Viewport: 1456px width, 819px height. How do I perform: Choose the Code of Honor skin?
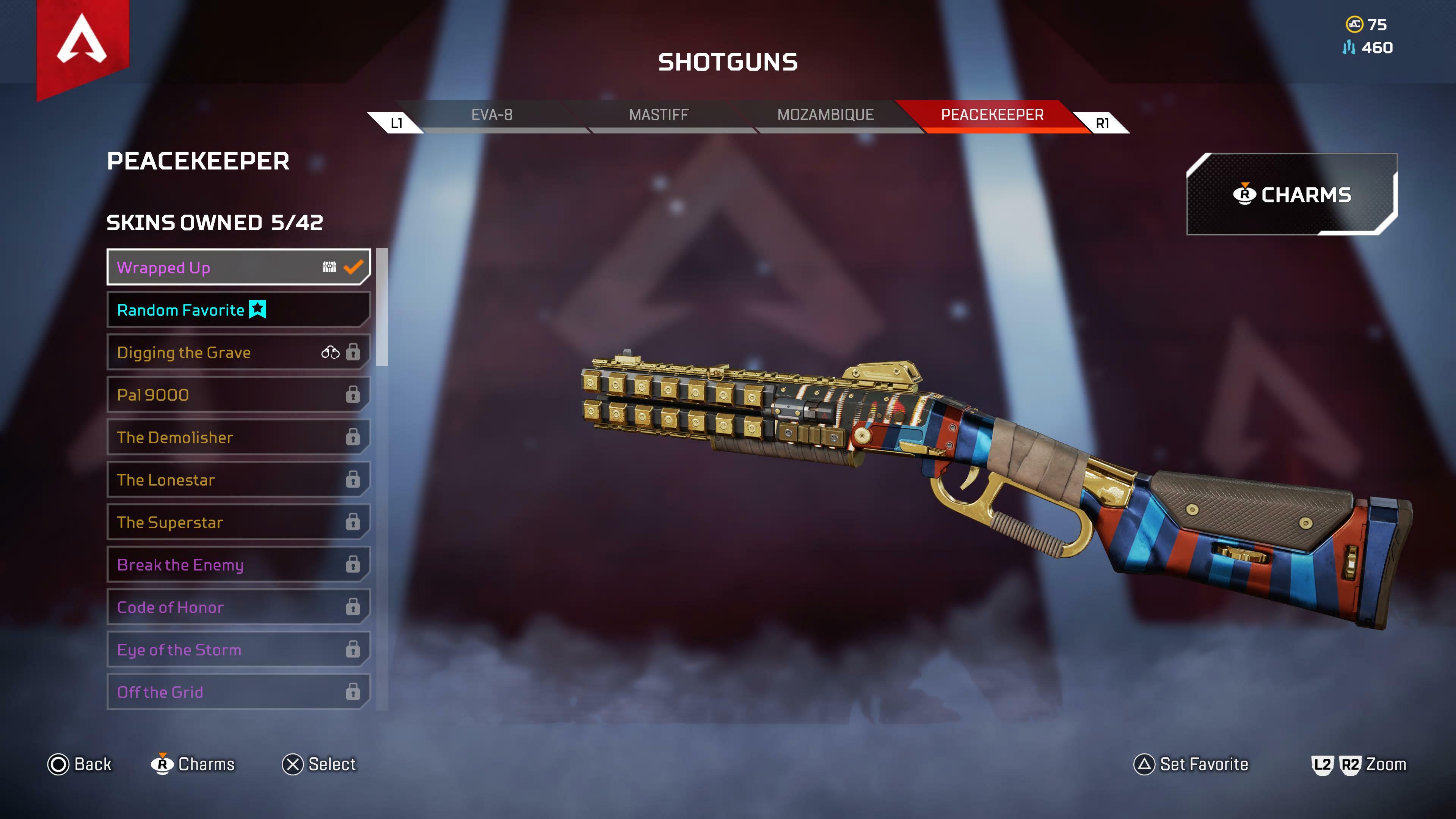tap(238, 607)
